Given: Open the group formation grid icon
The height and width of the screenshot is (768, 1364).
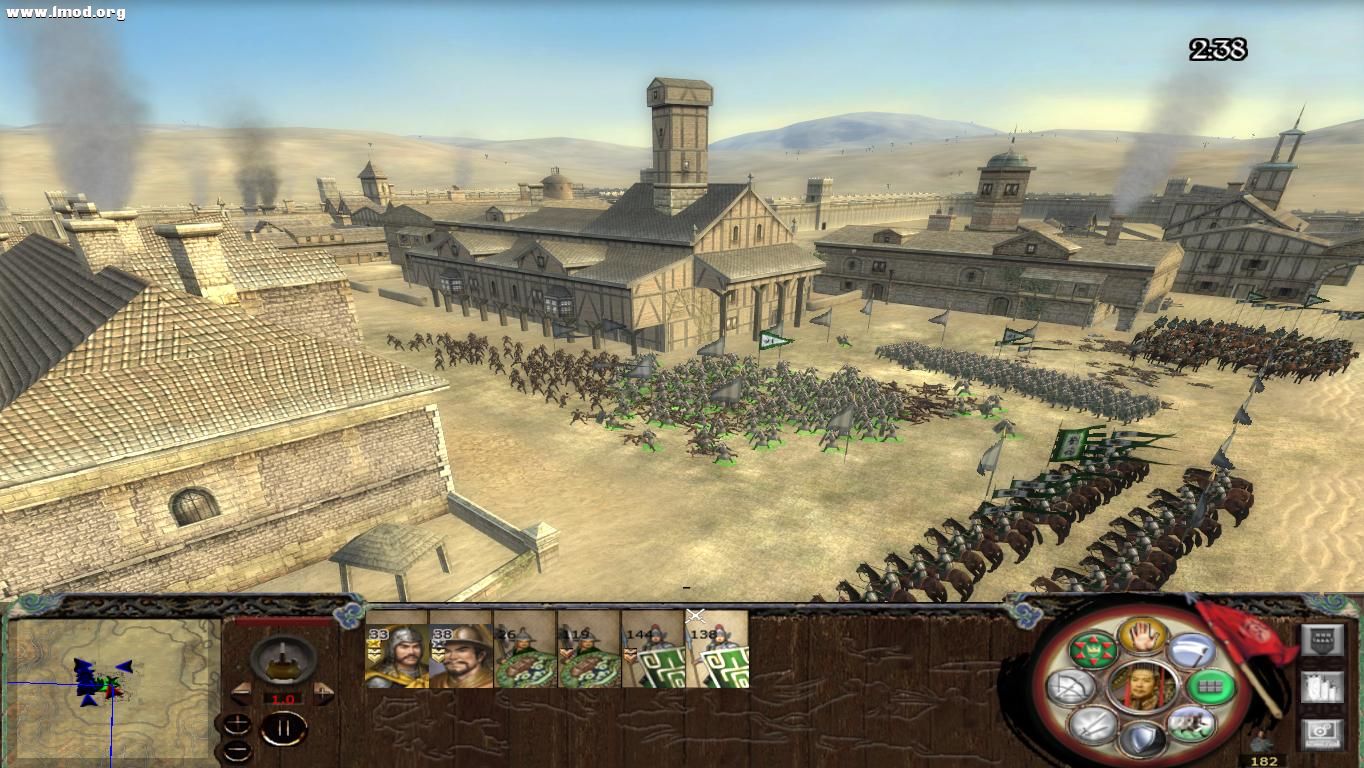Looking at the screenshot, I should click(x=1209, y=687).
